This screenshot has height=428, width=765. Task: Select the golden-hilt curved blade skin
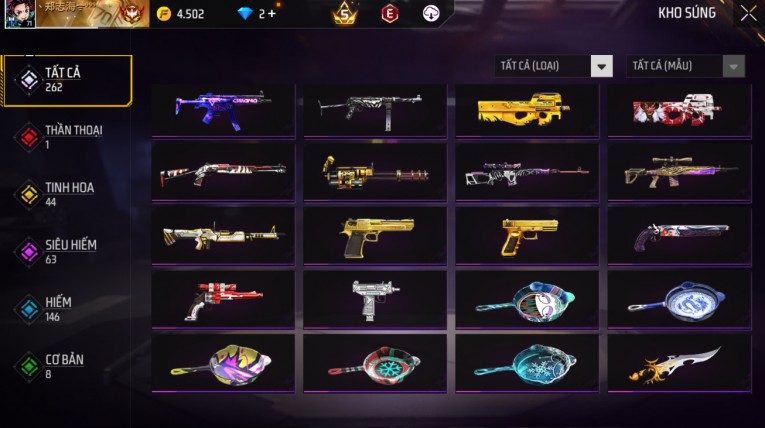tap(679, 363)
